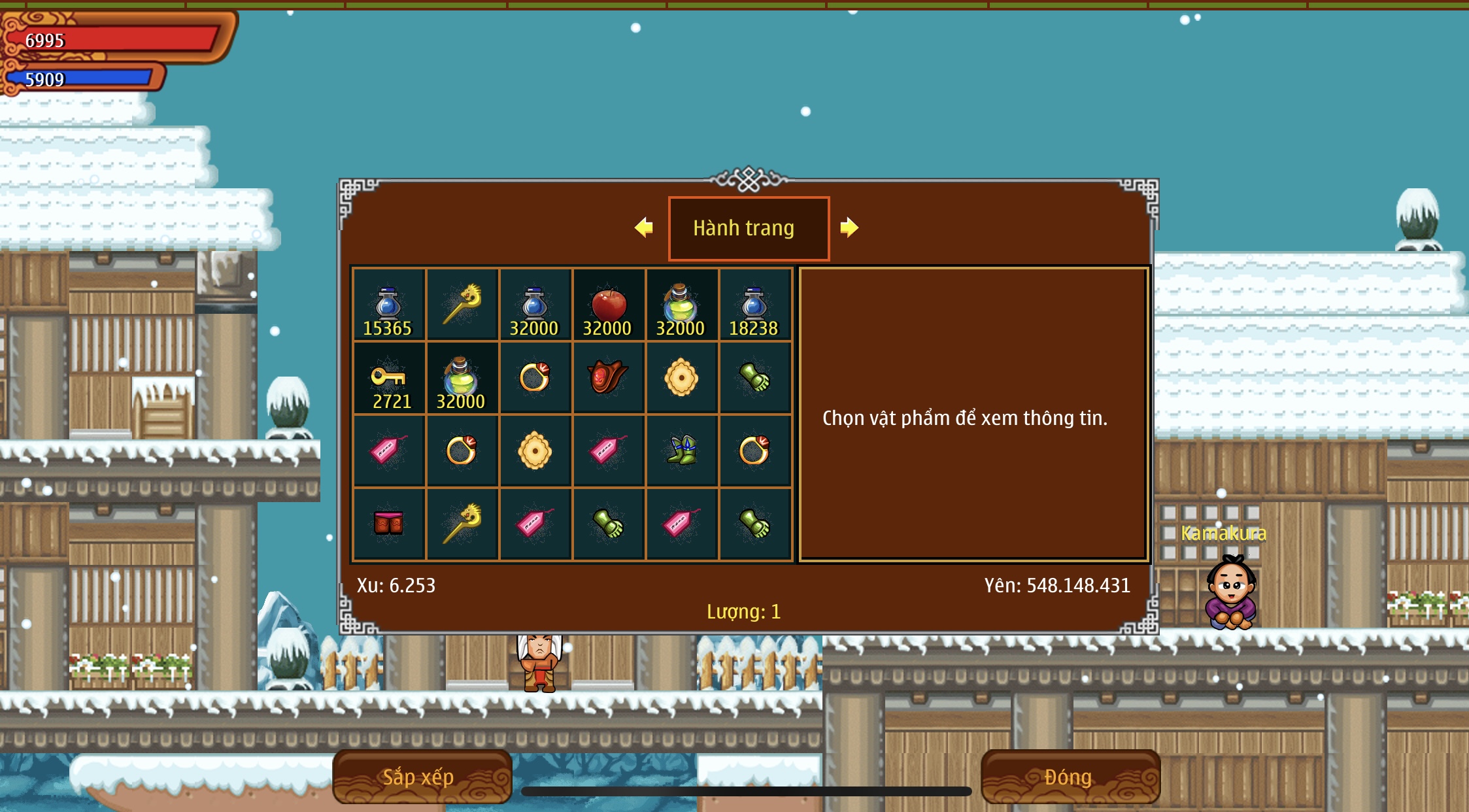The width and height of the screenshot is (1469, 812).
Task: Pick the blue potion stack of 18238
Action: click(x=754, y=305)
